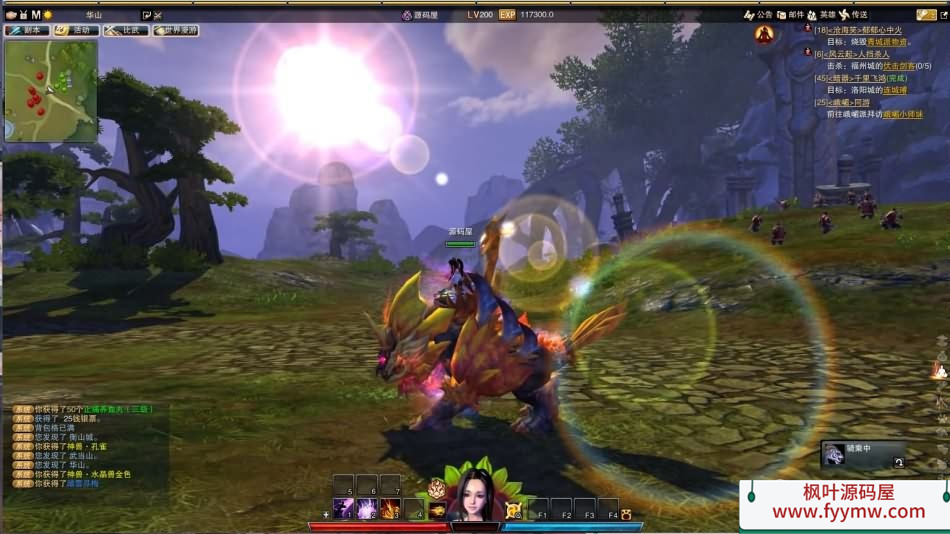Open the 副本 dungeon menu

coord(28,30)
